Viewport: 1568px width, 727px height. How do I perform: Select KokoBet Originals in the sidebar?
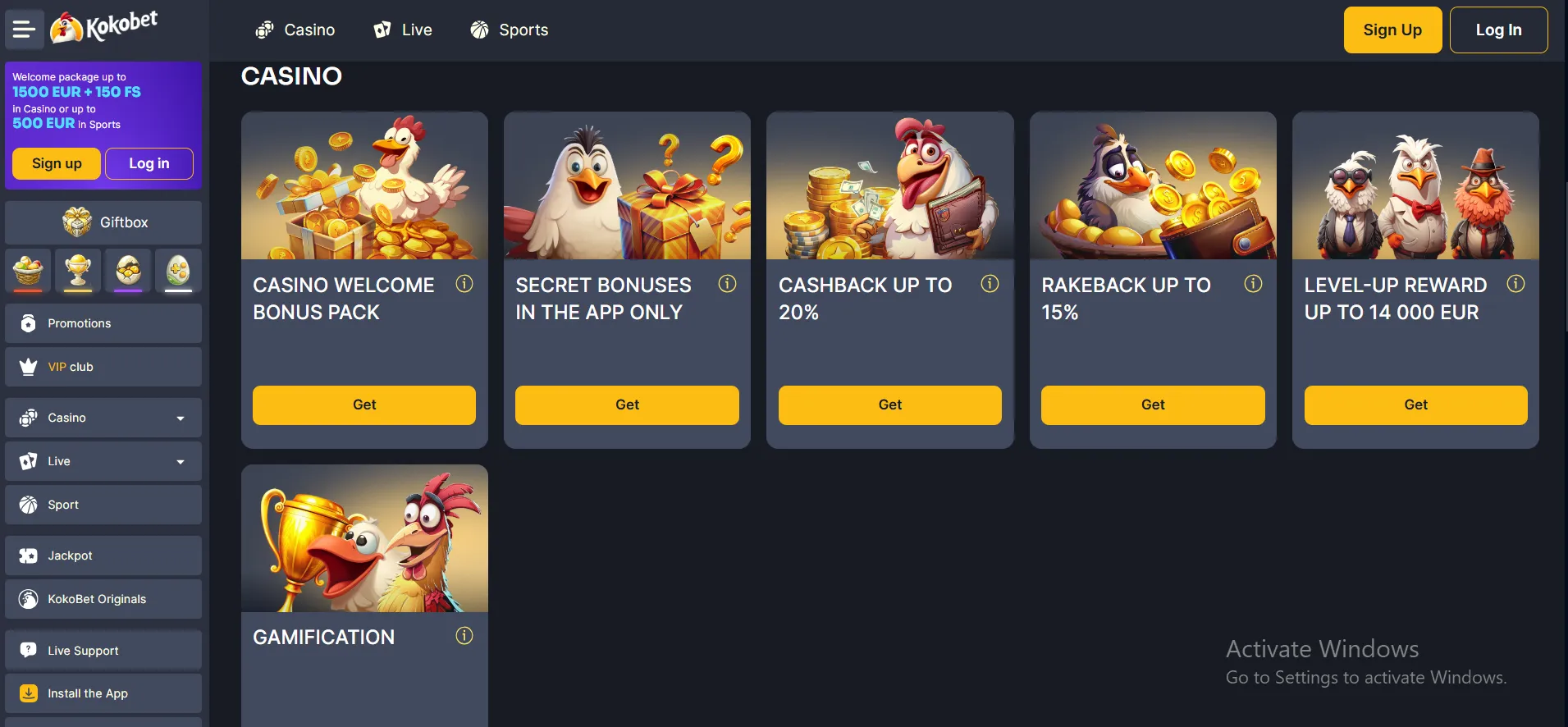click(x=103, y=599)
